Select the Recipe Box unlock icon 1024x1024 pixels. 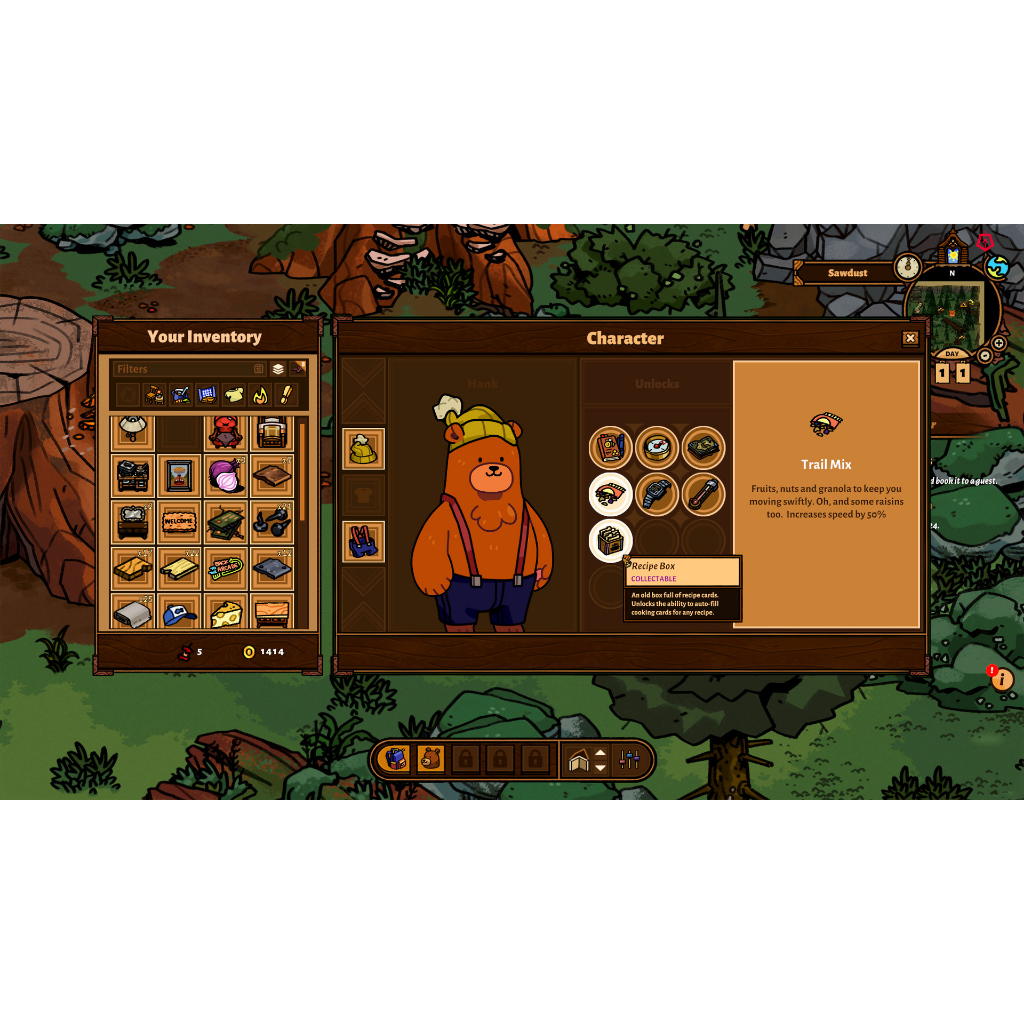(610, 540)
